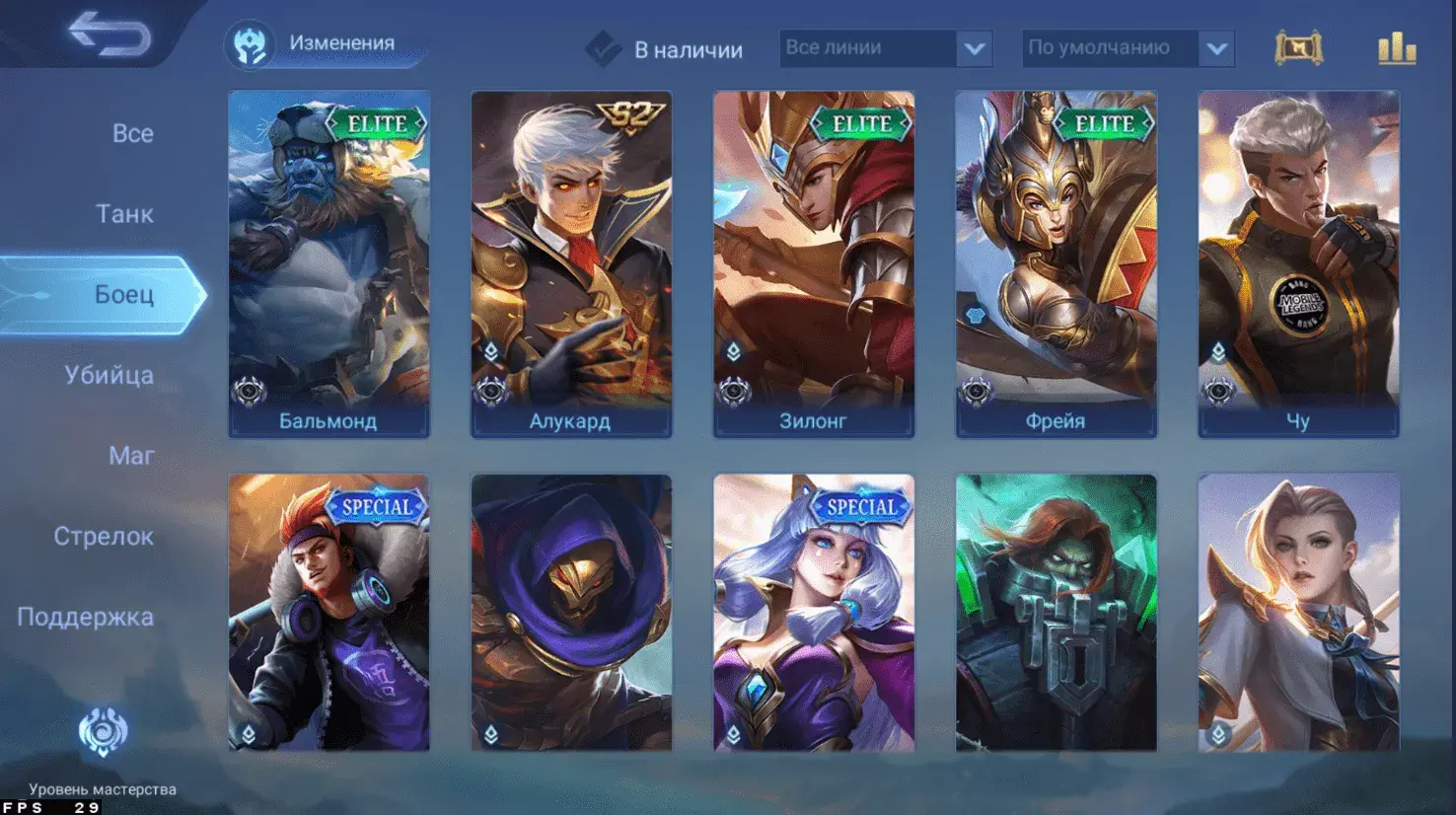Viewport: 1456px width, 815px height.
Task: Show the Убийца heroes
Action: tap(109, 375)
